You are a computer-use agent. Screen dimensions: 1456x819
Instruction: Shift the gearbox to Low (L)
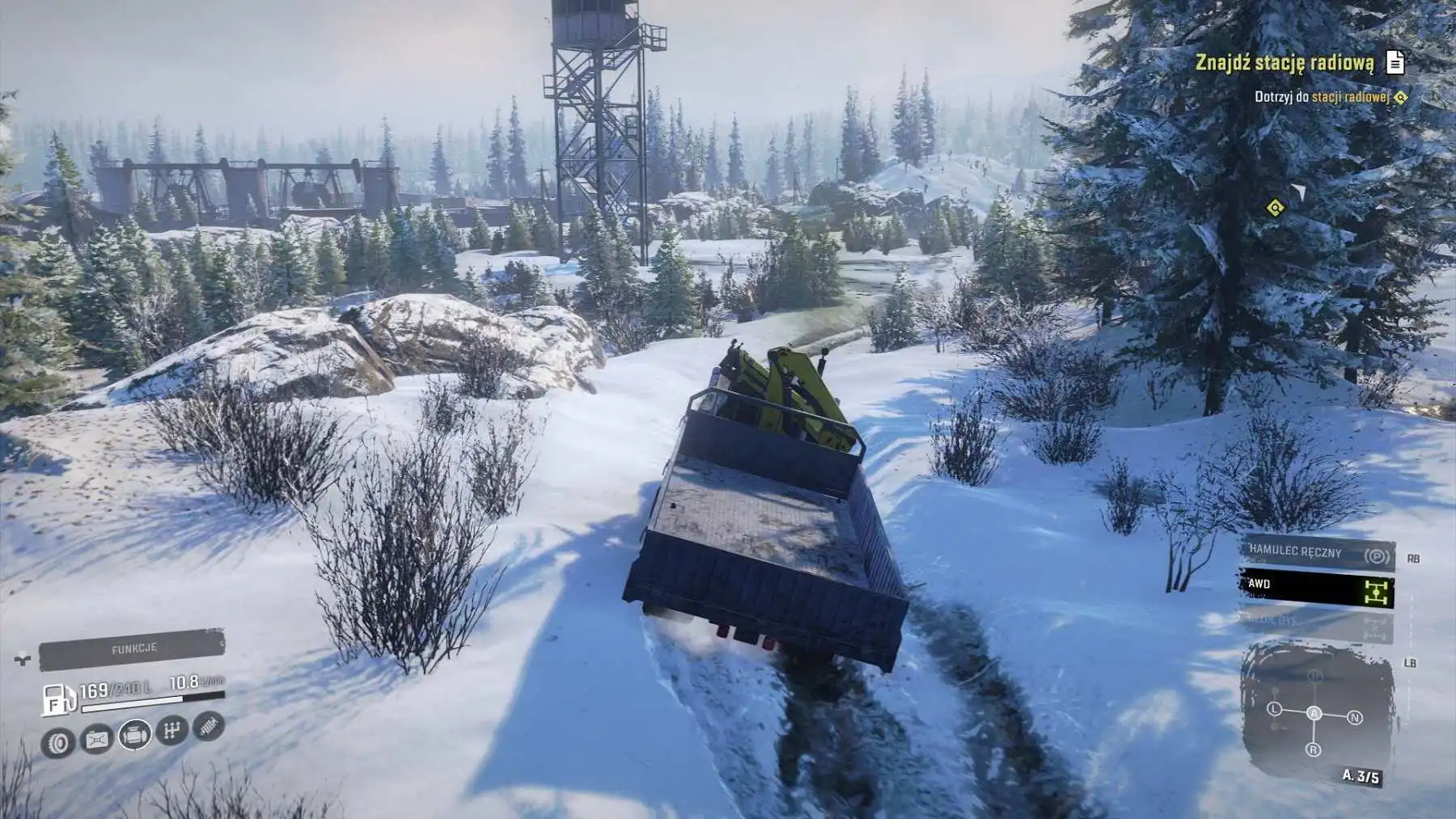point(1274,709)
